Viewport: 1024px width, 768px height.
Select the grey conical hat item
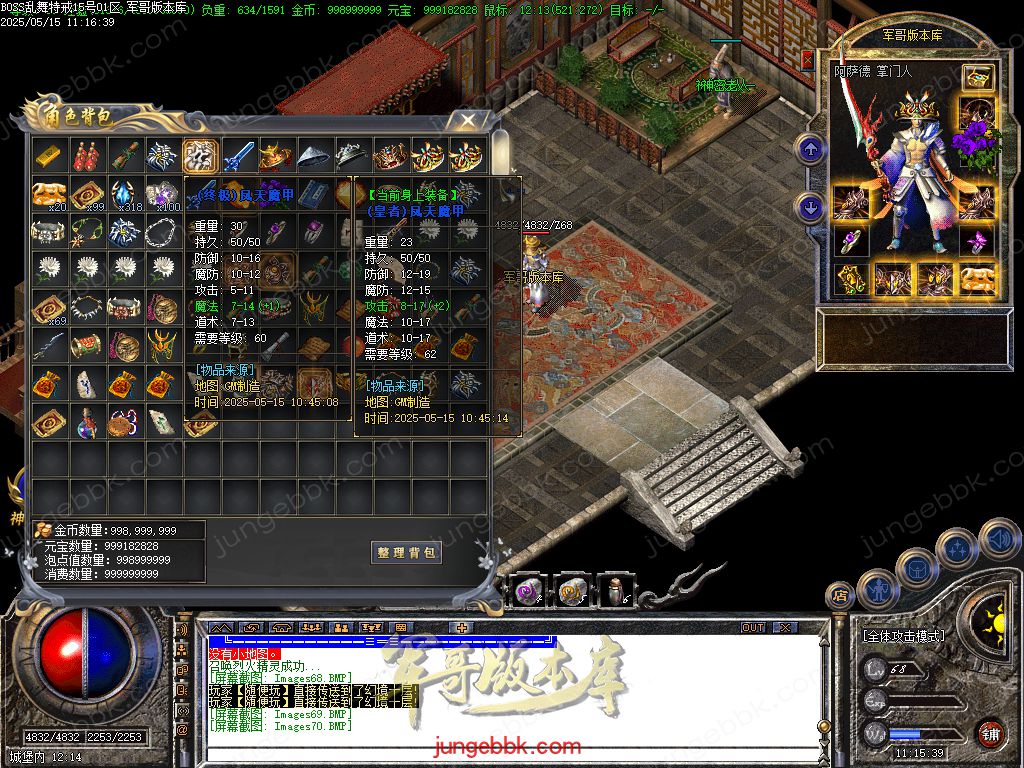coord(314,156)
